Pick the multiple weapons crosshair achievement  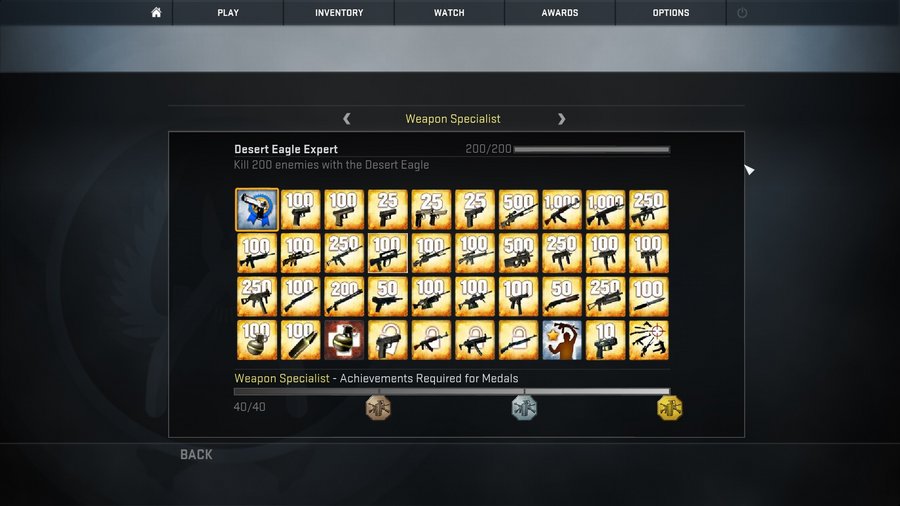(648, 340)
